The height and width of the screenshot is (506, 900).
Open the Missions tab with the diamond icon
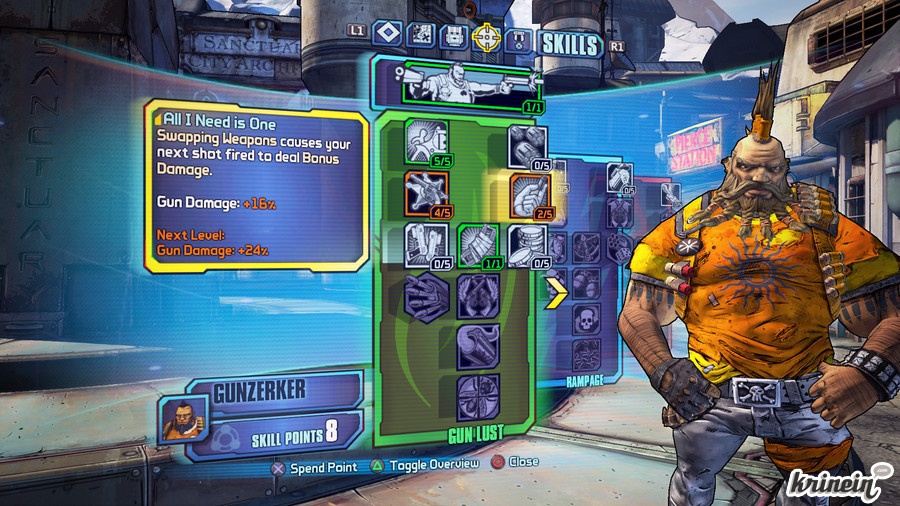388,36
